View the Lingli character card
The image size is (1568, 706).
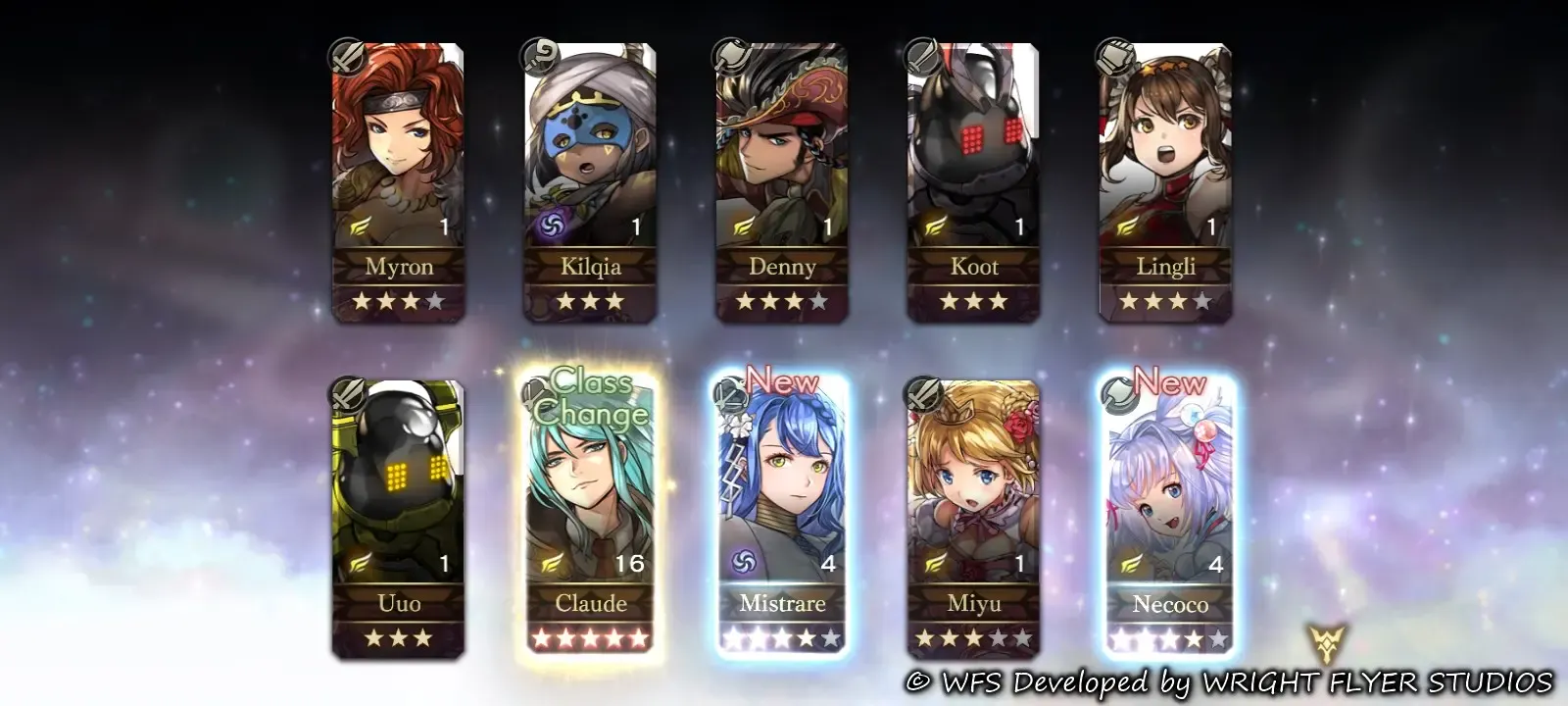[x=1165, y=182]
